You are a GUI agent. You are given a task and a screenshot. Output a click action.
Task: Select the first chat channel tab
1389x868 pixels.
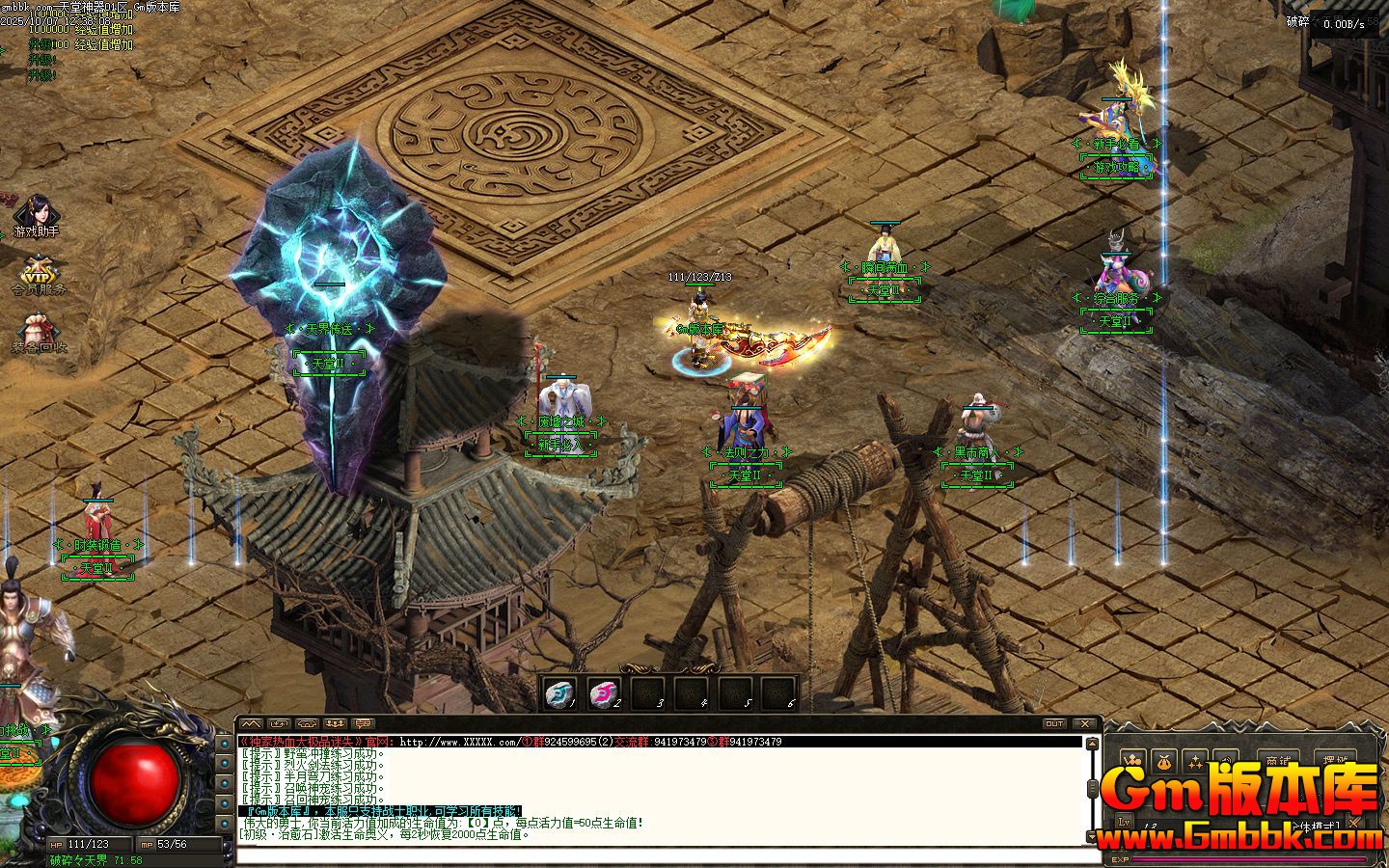(251, 723)
